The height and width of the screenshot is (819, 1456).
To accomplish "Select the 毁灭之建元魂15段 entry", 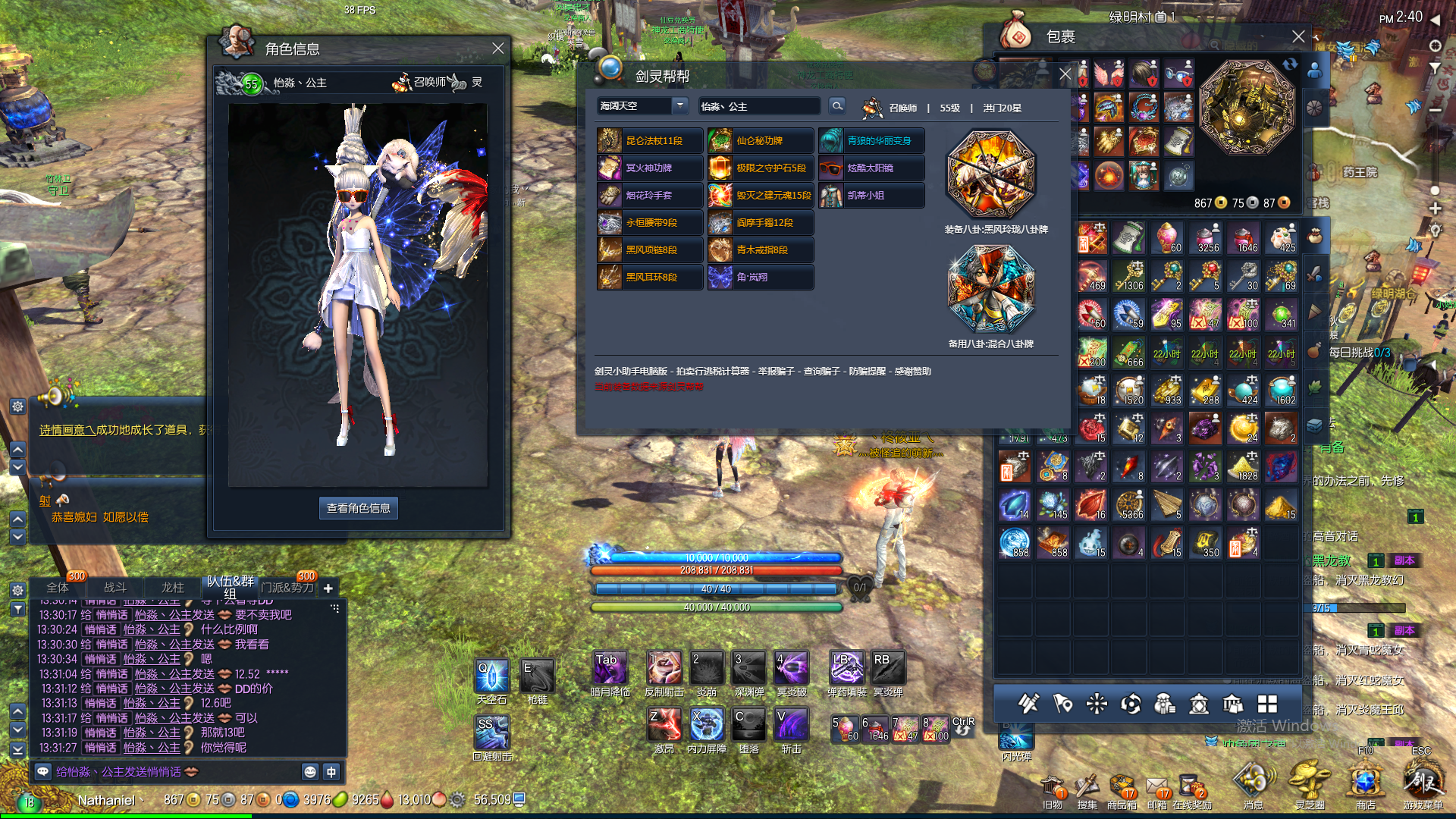I will click(761, 196).
